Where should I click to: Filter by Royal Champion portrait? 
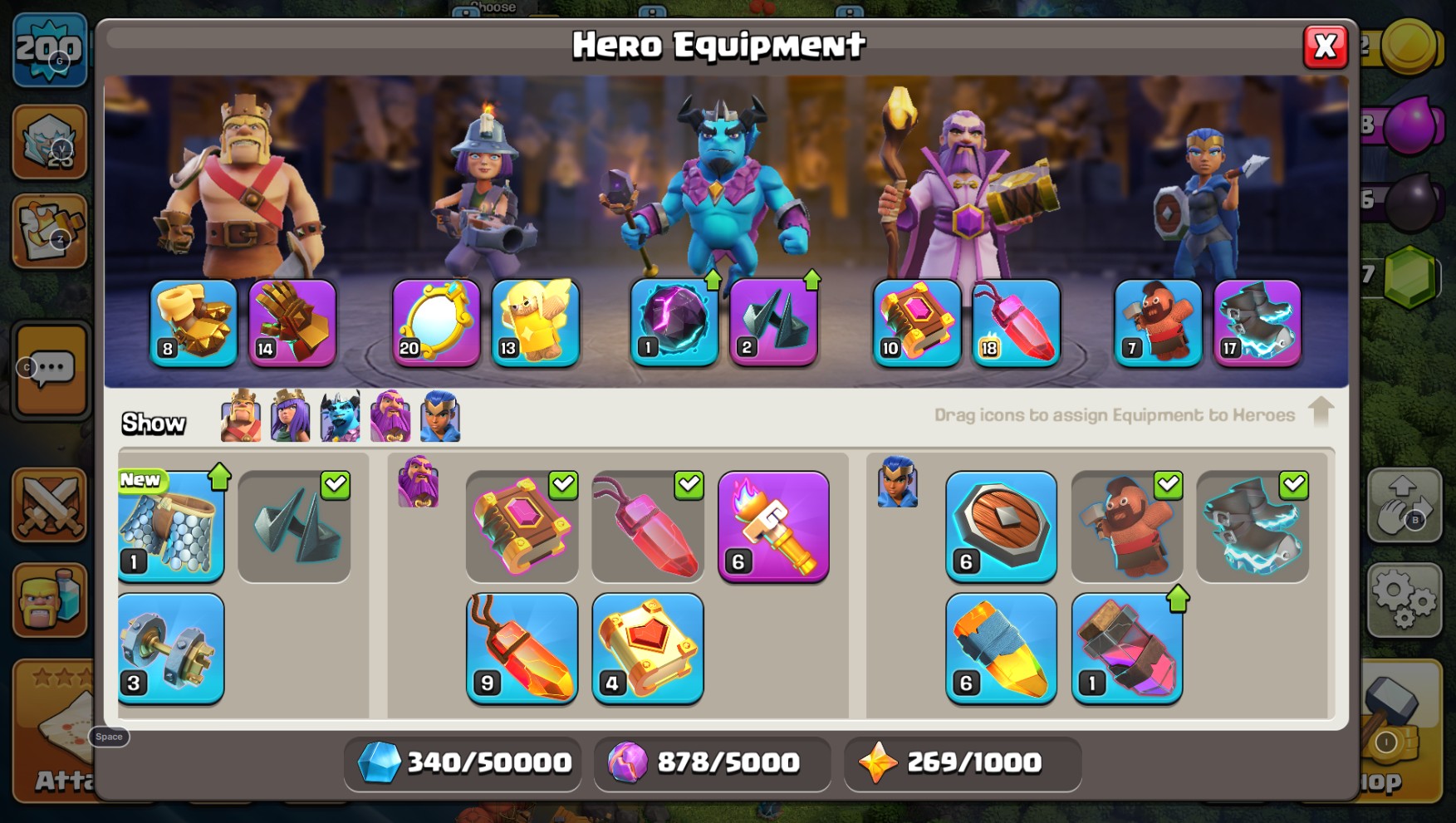[x=440, y=416]
